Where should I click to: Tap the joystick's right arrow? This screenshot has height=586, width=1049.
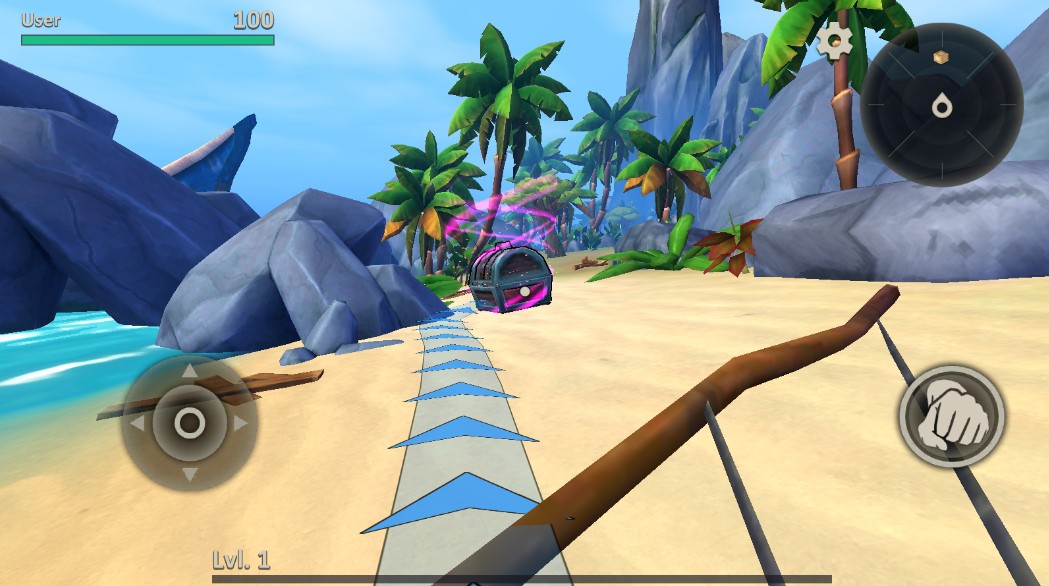pos(240,423)
